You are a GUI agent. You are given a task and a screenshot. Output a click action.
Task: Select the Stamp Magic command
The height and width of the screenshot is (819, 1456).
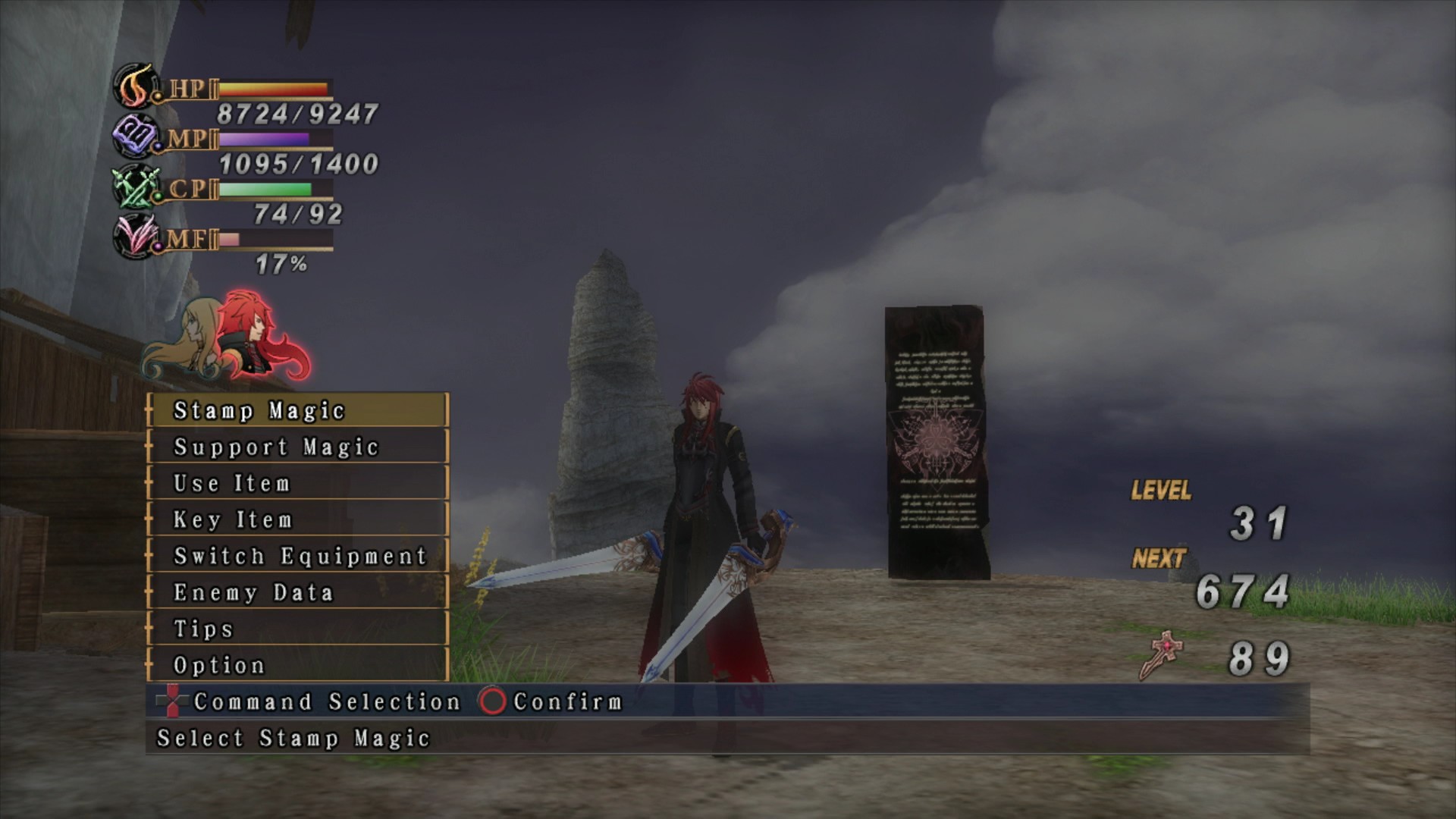(297, 410)
